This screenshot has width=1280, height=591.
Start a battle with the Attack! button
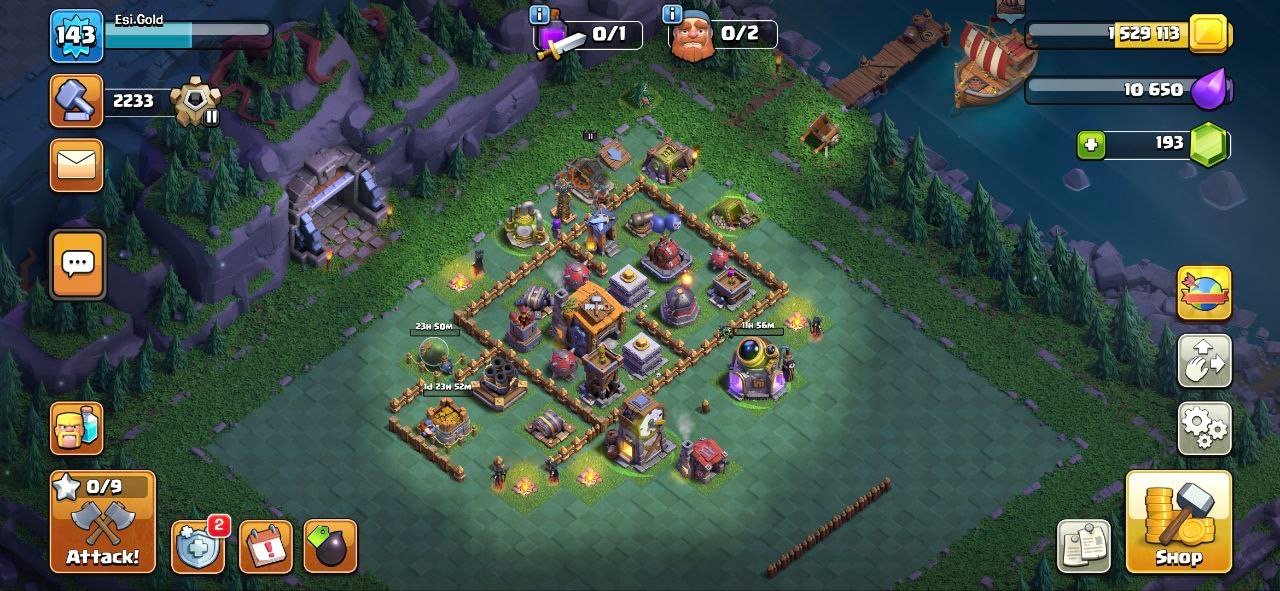pyautogui.click(x=103, y=522)
